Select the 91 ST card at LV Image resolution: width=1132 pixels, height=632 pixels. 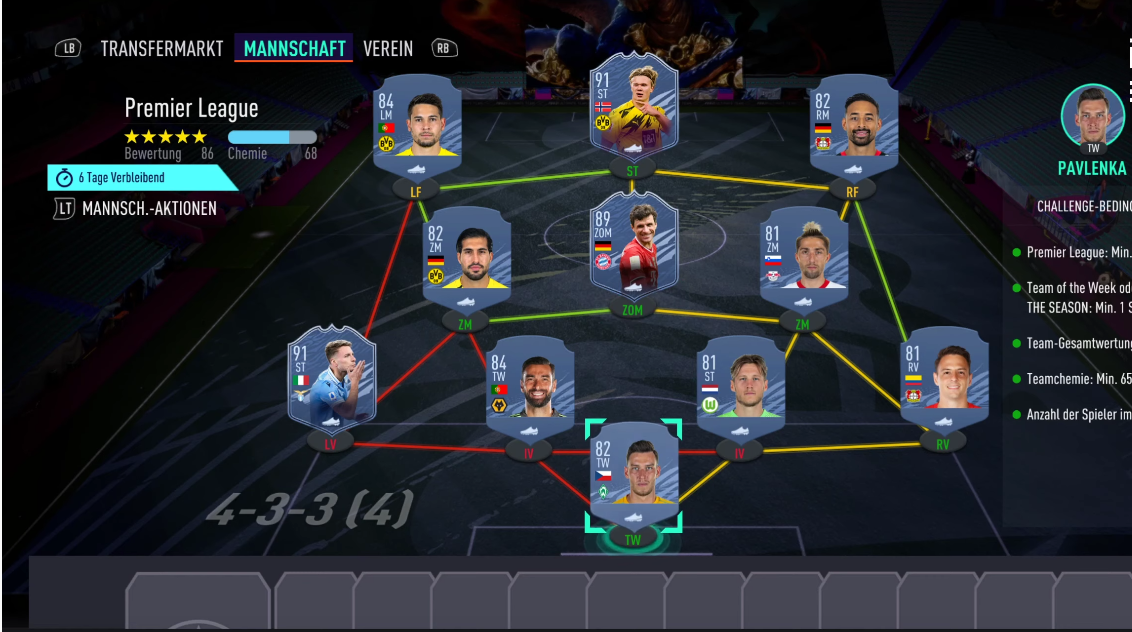click(x=332, y=380)
